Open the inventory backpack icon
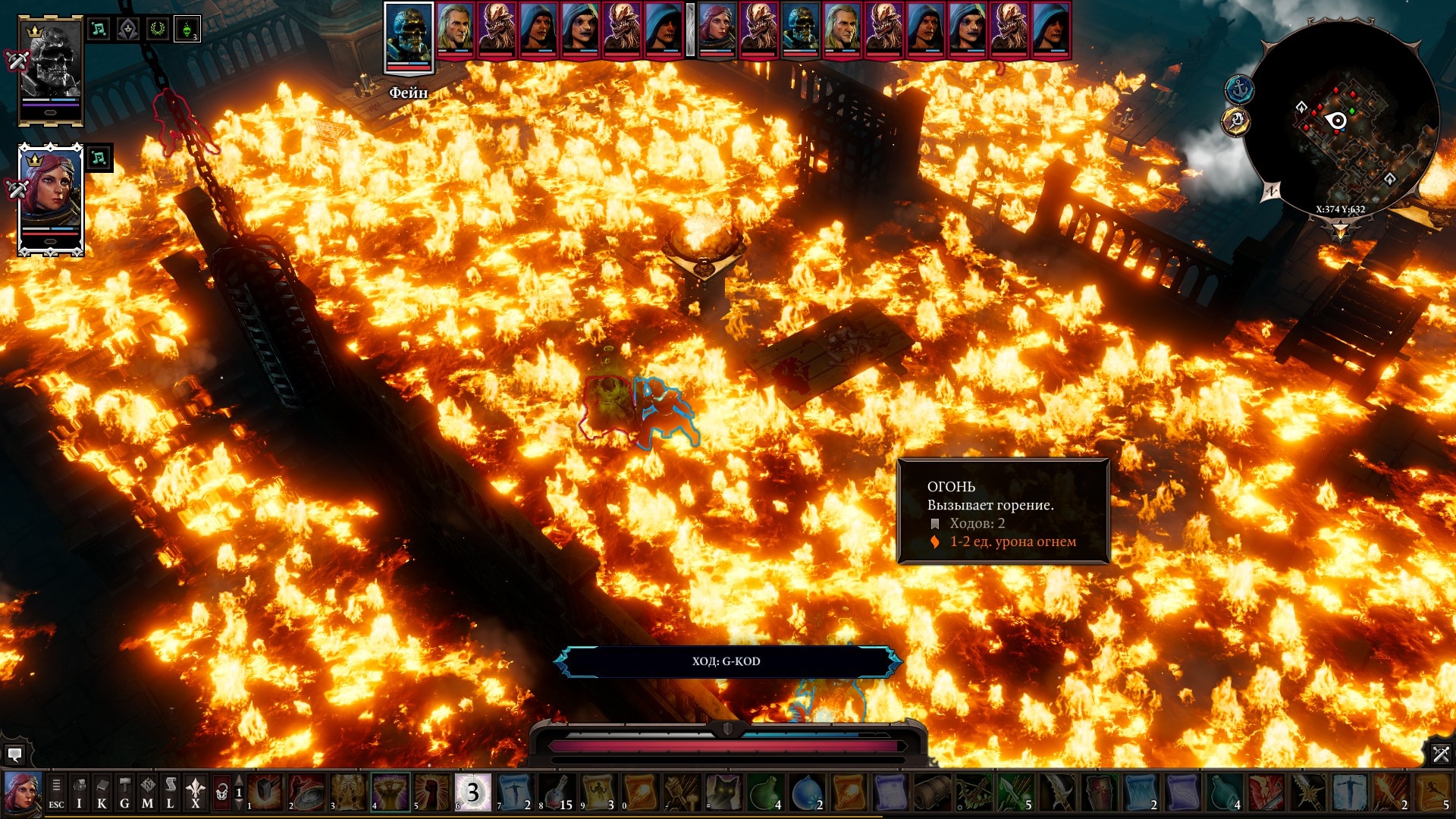The height and width of the screenshot is (819, 1456). coord(81,786)
